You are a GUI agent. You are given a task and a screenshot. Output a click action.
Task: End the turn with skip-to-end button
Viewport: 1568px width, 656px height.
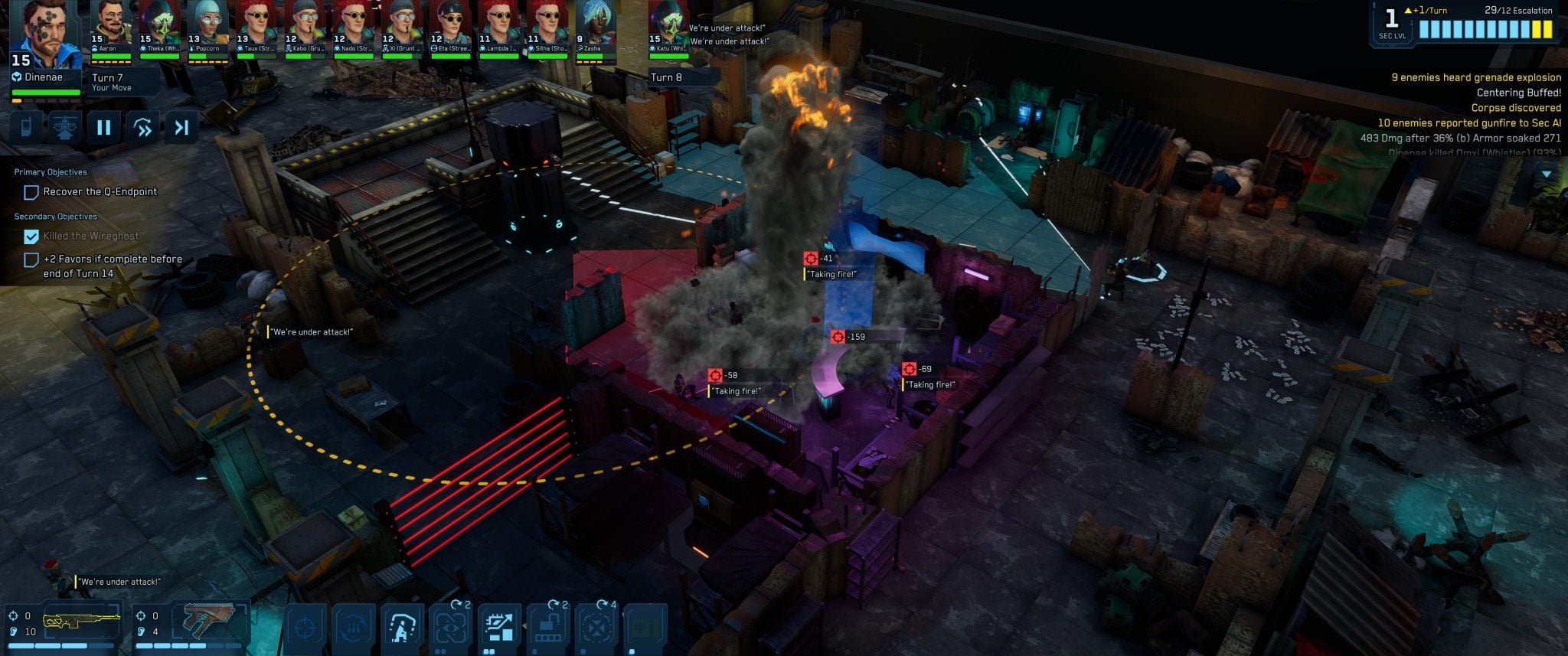(x=181, y=127)
